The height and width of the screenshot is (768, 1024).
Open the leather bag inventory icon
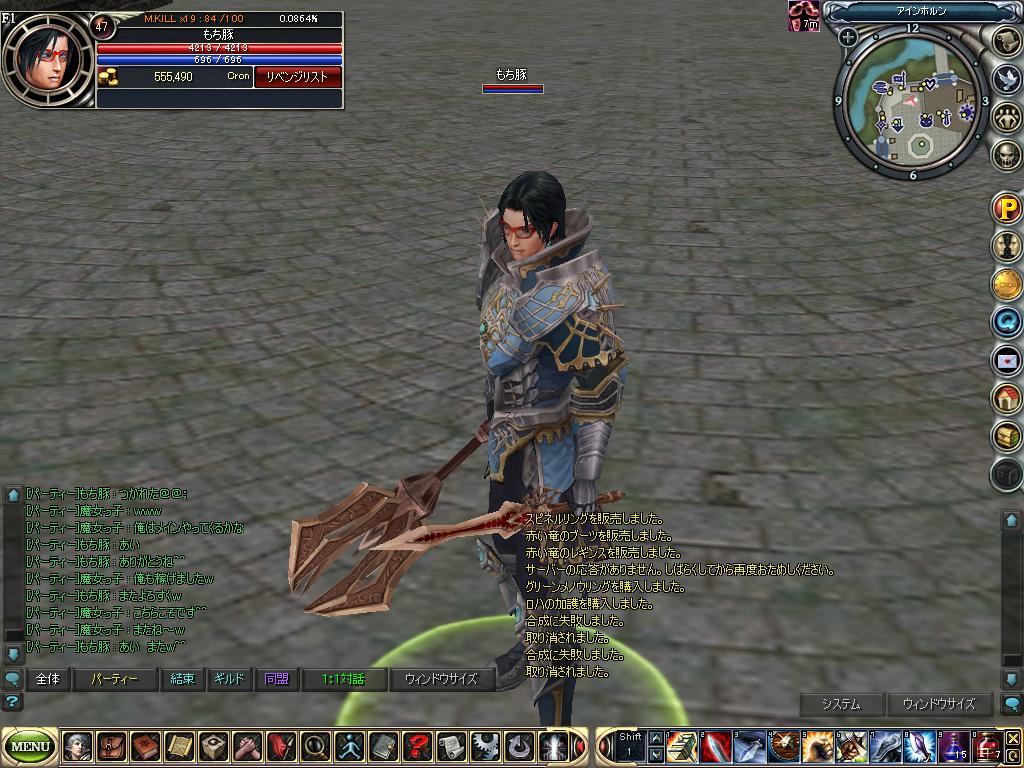click(111, 746)
